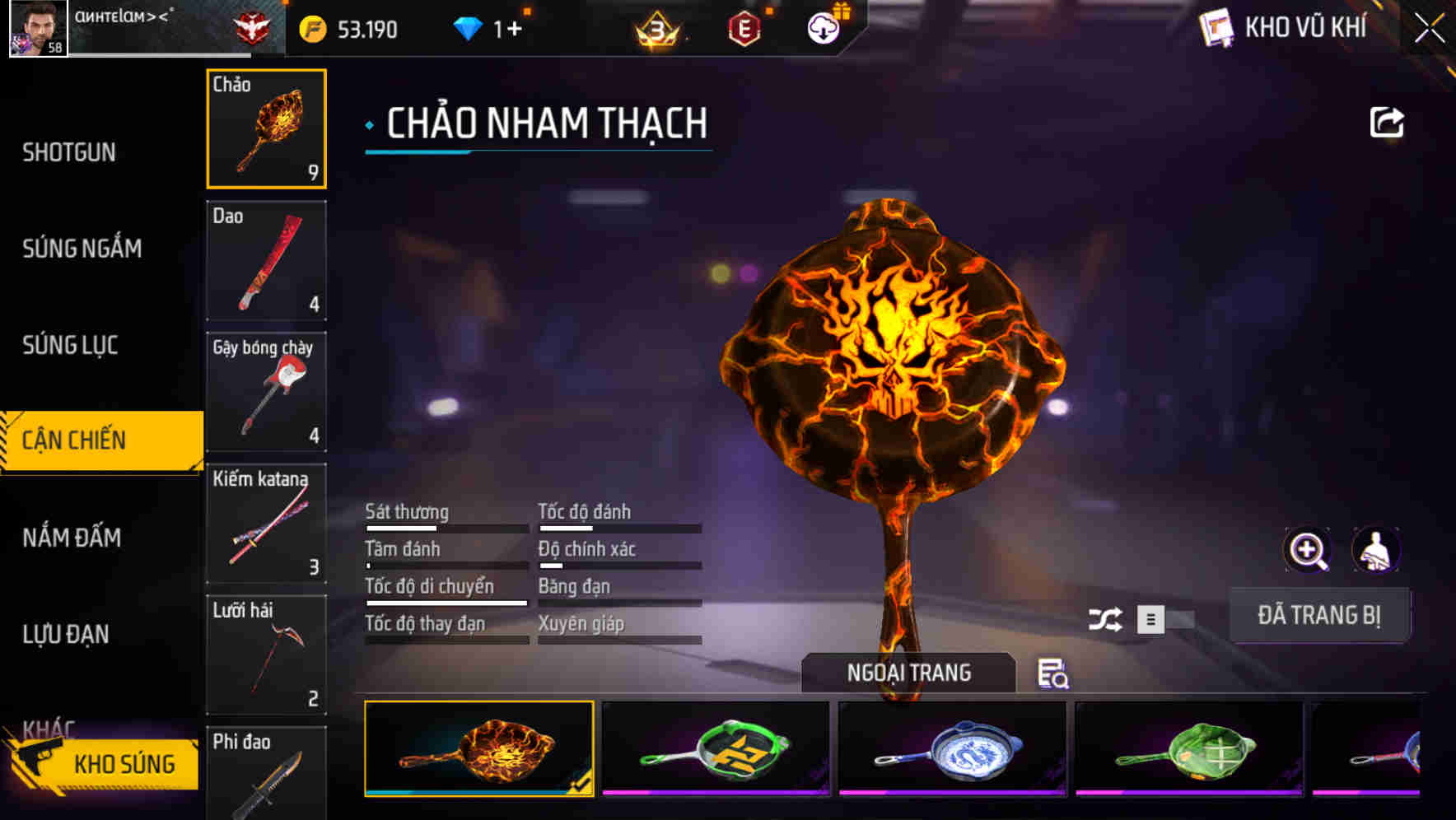Open the gift download cloud icon
This screenshot has height=820, width=1456.
[x=822, y=27]
